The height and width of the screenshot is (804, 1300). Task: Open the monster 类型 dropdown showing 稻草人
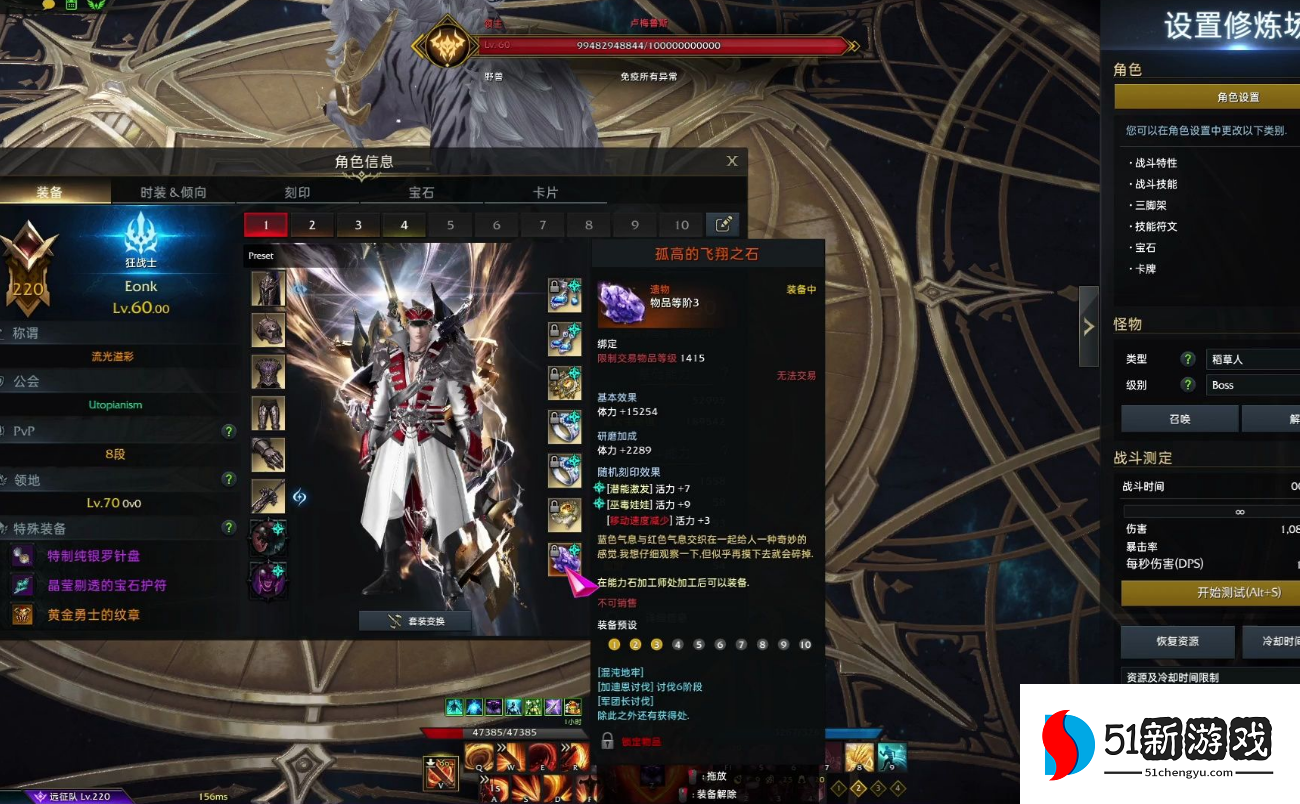coord(1252,359)
